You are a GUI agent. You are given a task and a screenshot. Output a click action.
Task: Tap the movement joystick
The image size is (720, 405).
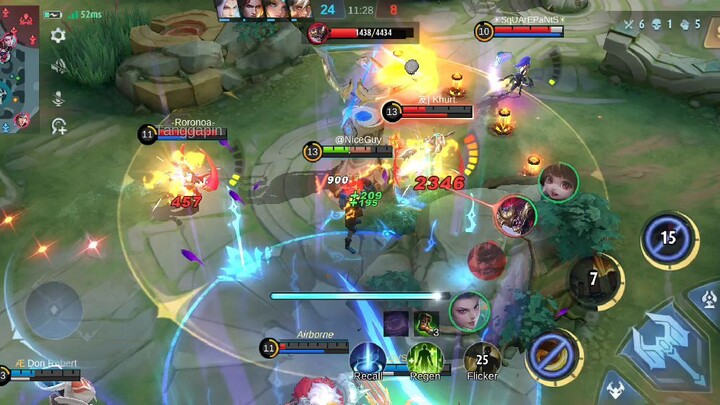[x=52, y=309]
